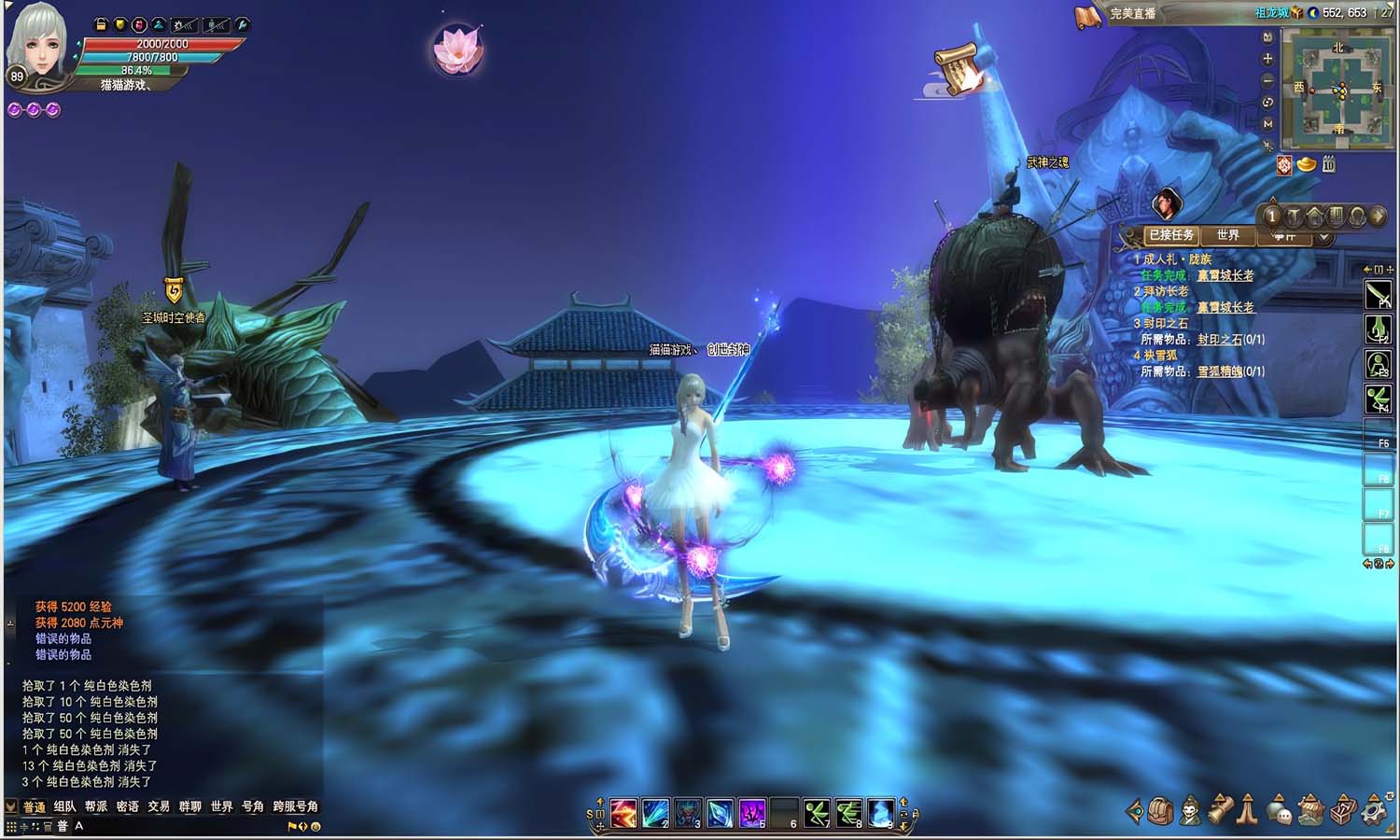The image size is (1400, 840).
Task: Zoom out the minimap with minus button
Action: pyautogui.click(x=1267, y=80)
